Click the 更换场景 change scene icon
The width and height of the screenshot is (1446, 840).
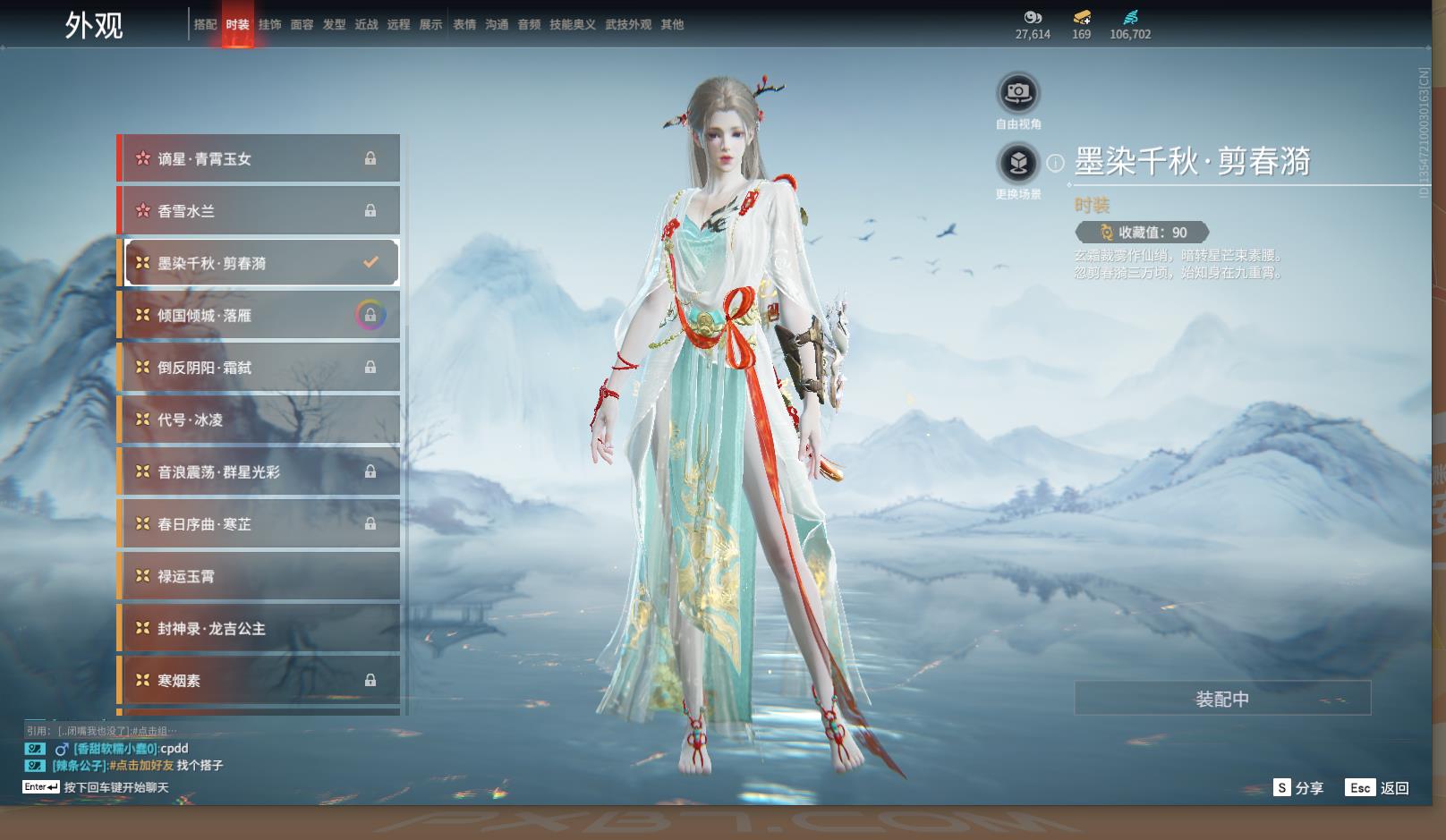click(x=1018, y=163)
